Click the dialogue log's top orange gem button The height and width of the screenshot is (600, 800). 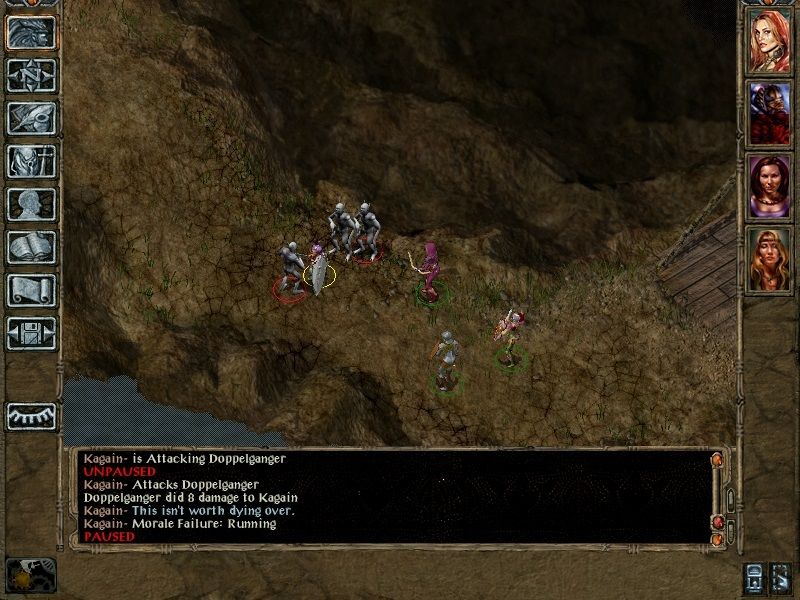coord(716,460)
